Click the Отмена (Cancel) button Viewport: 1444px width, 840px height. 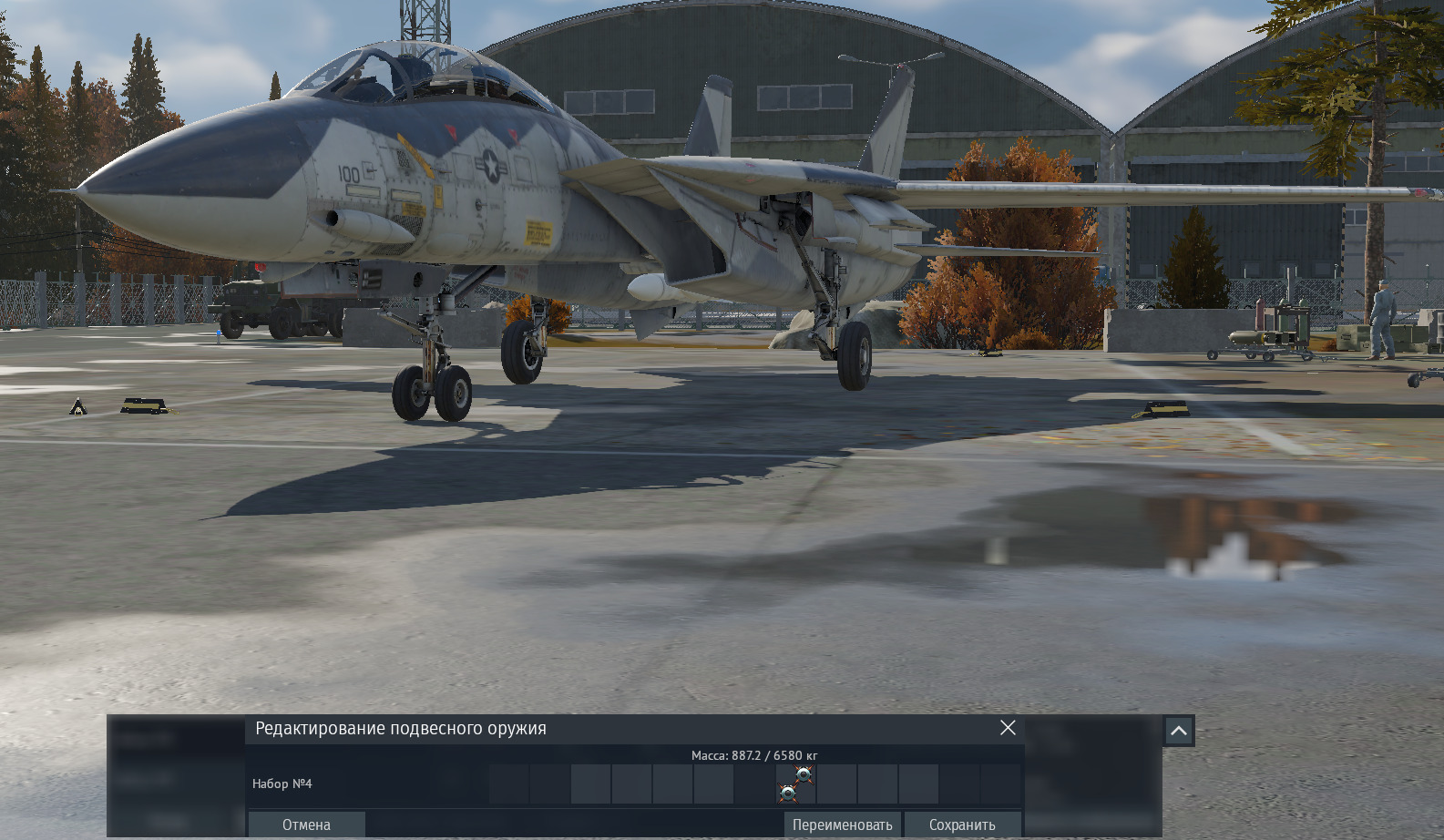click(306, 825)
